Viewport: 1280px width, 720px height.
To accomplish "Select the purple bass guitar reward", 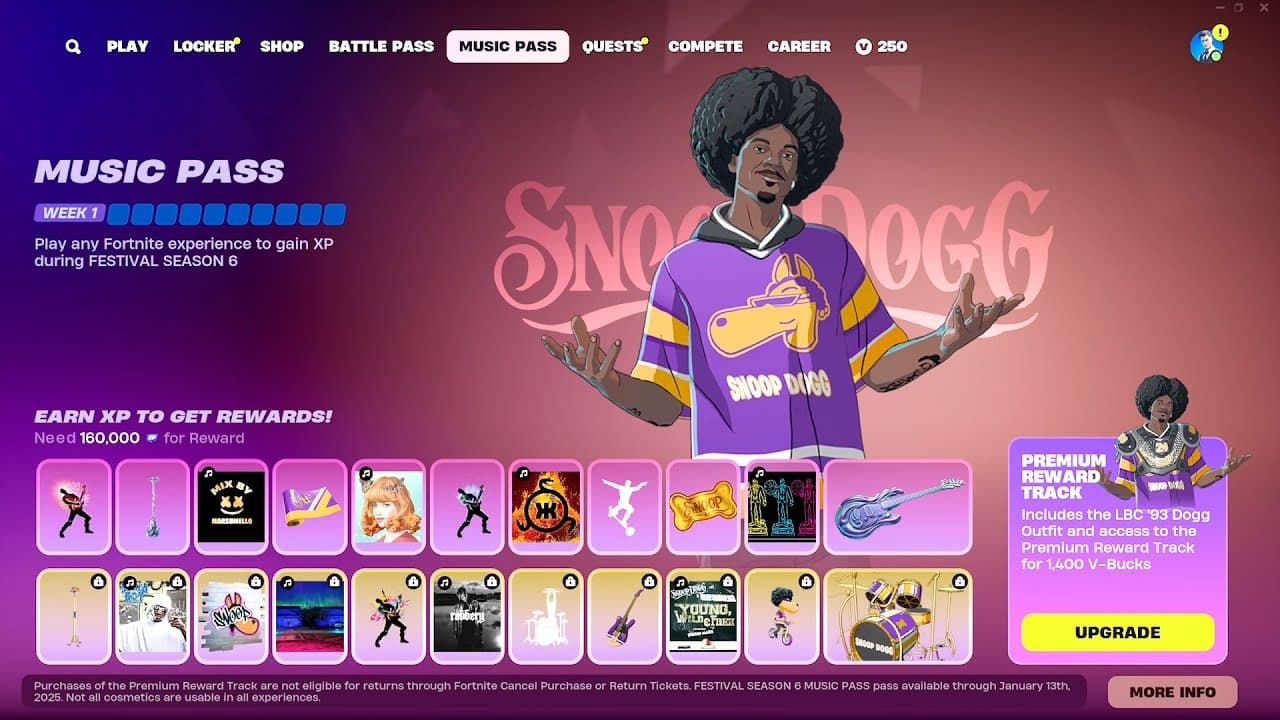I will 625,617.
